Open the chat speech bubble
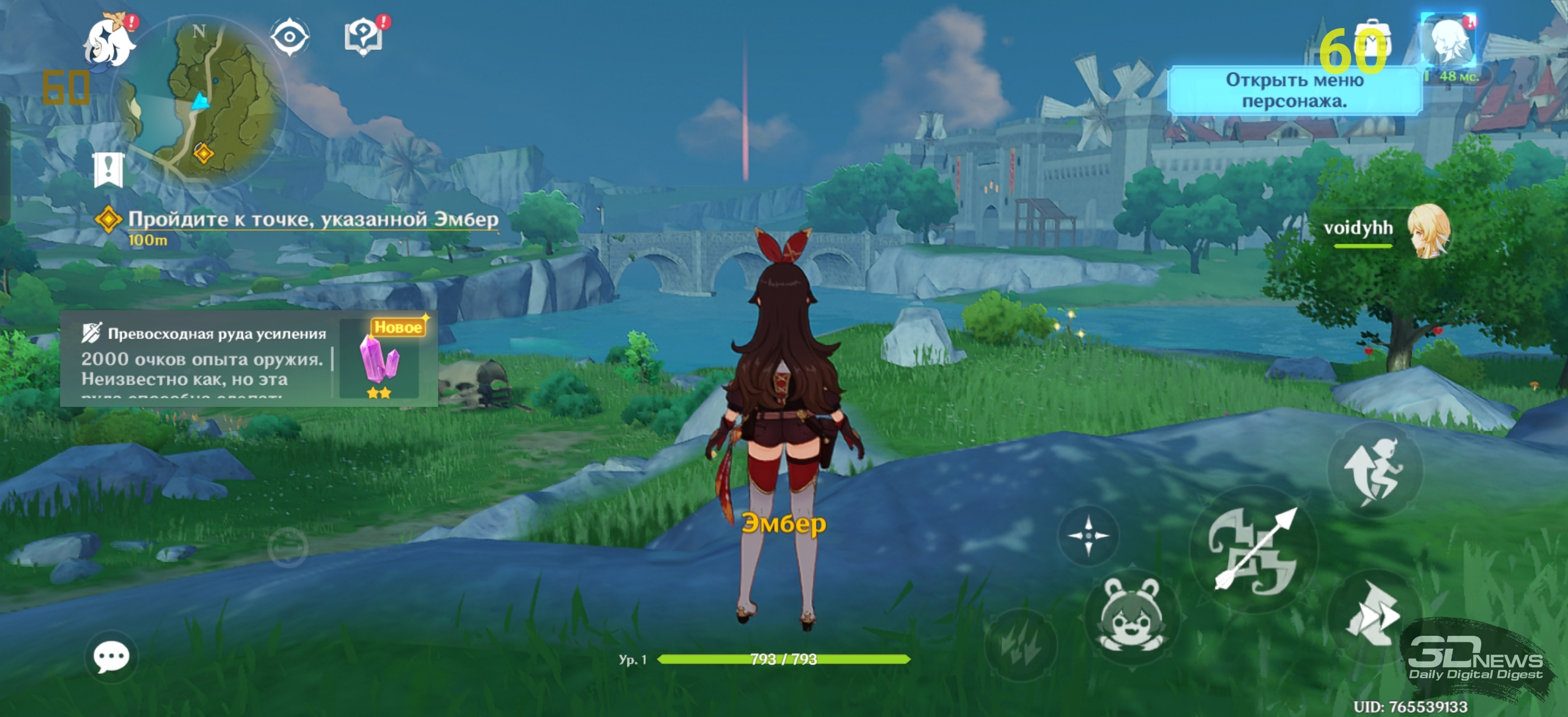 [x=111, y=658]
